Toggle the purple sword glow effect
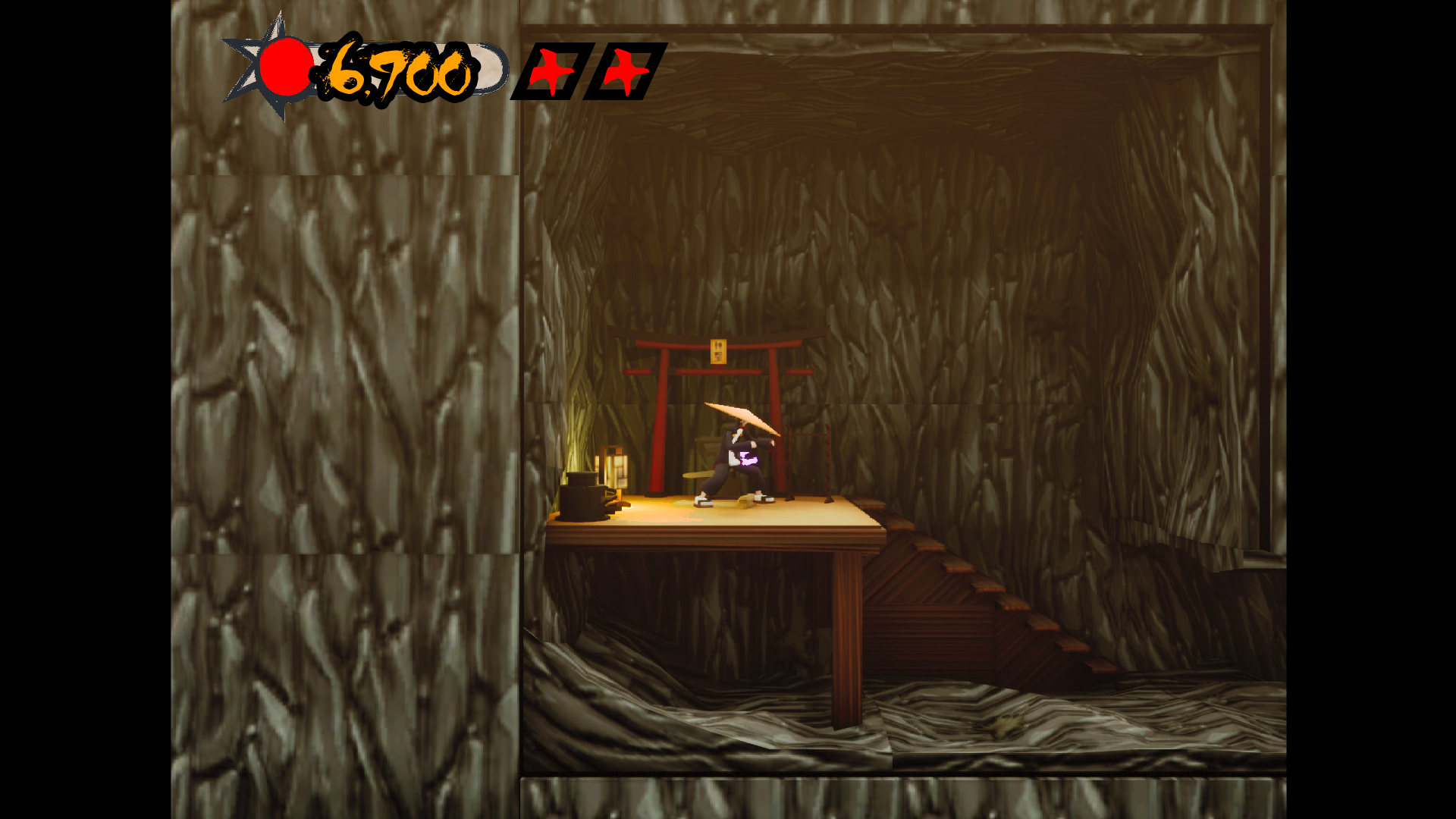The width and height of the screenshot is (1456, 819). (748, 460)
